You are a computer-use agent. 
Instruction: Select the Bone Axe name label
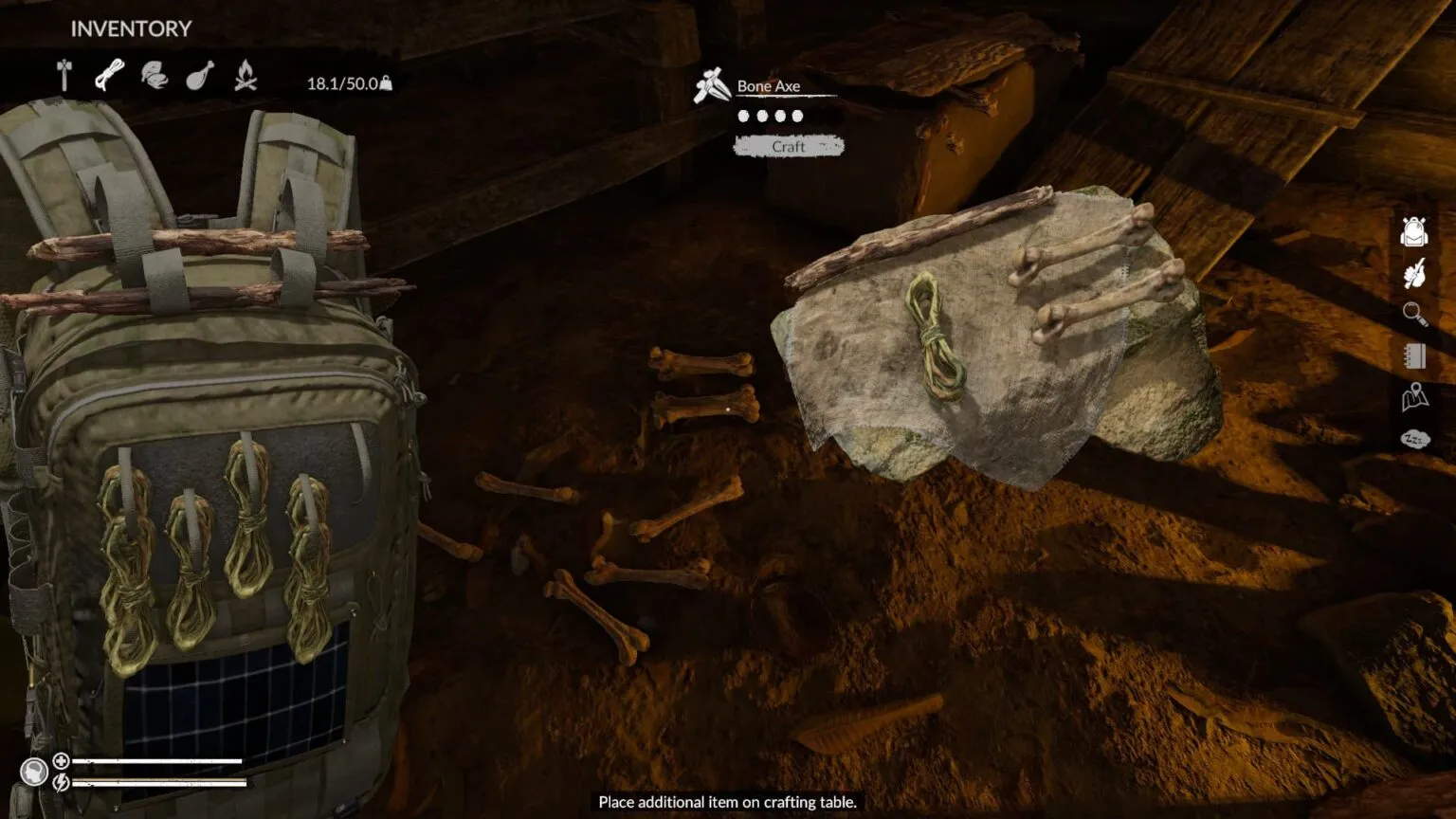(769, 85)
